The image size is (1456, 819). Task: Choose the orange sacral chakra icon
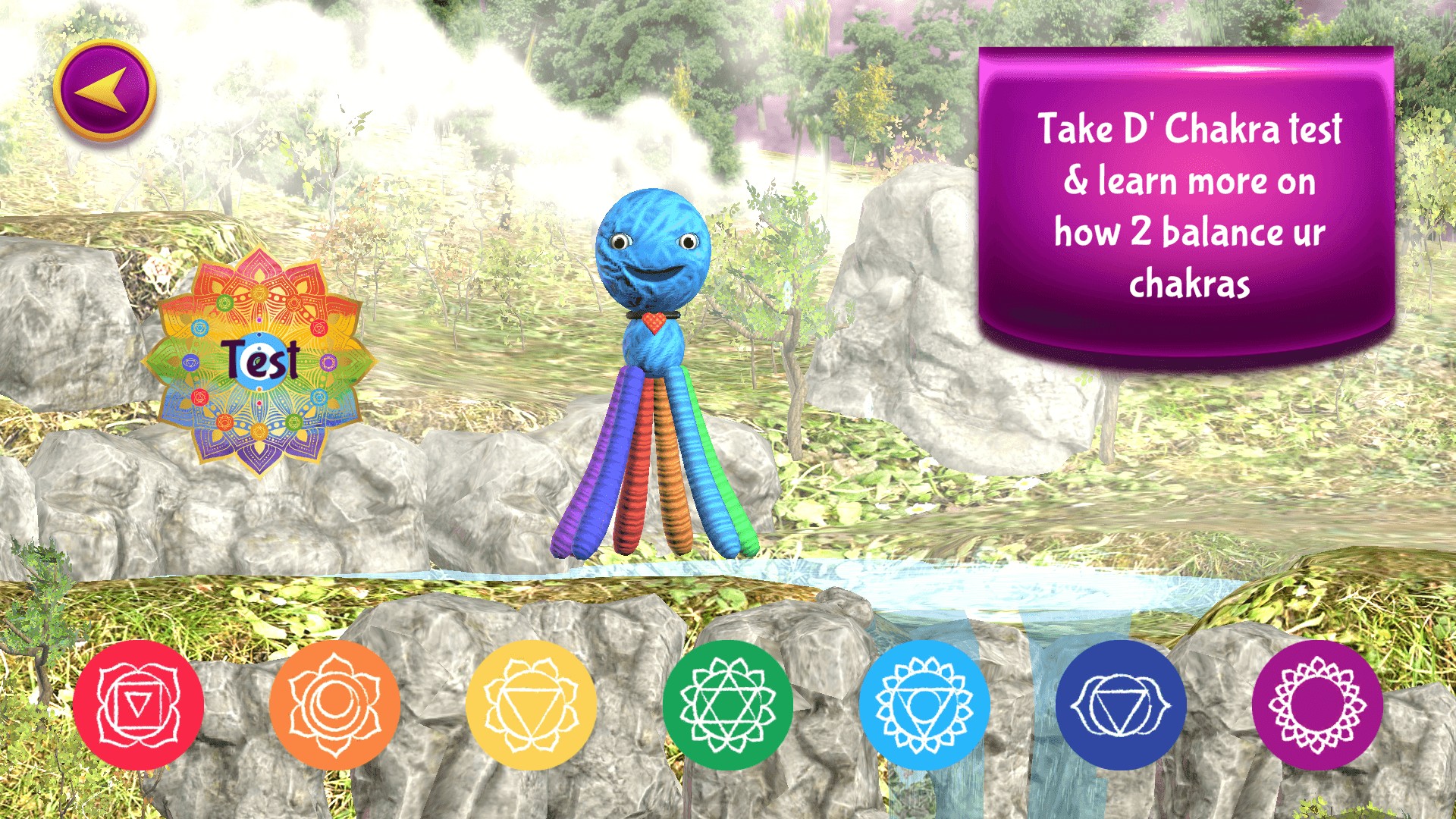335,705
